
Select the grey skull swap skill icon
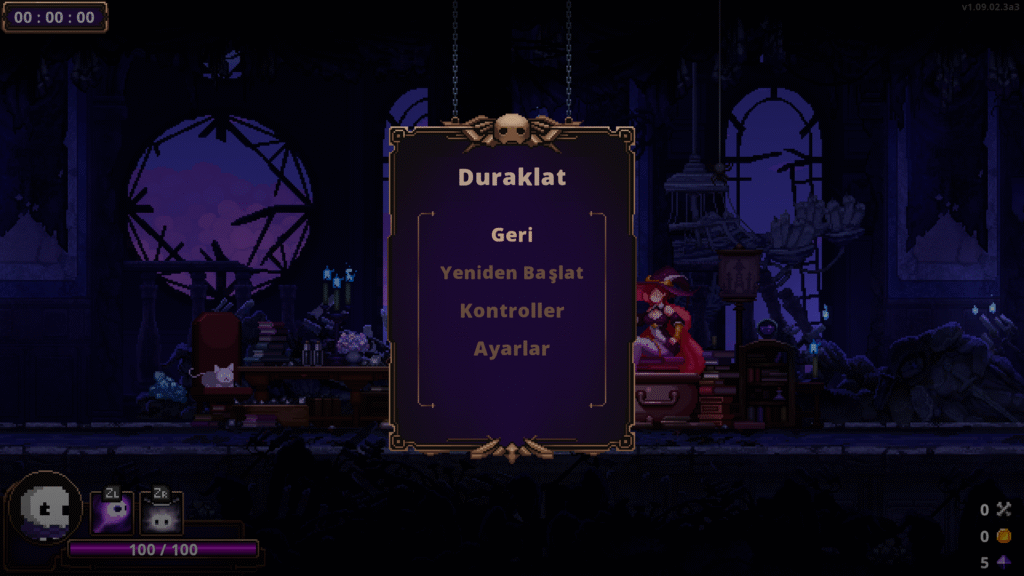pyautogui.click(x=160, y=513)
